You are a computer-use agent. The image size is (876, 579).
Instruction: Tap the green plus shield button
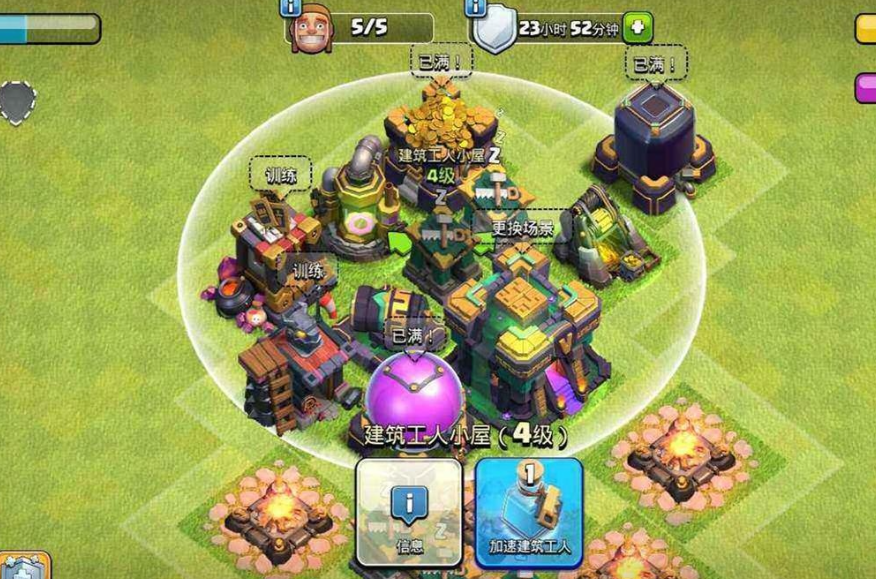(637, 28)
